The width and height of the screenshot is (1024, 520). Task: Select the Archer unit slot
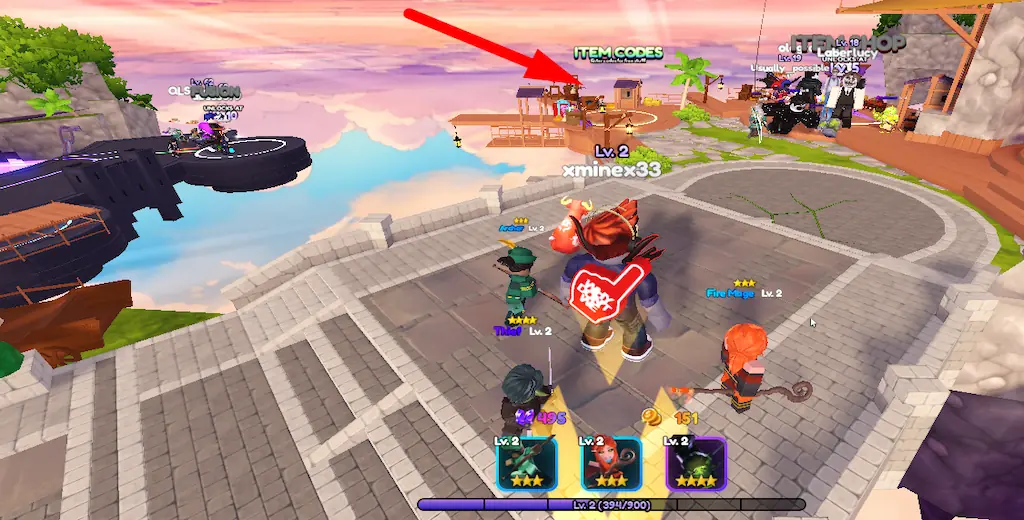coord(527,463)
